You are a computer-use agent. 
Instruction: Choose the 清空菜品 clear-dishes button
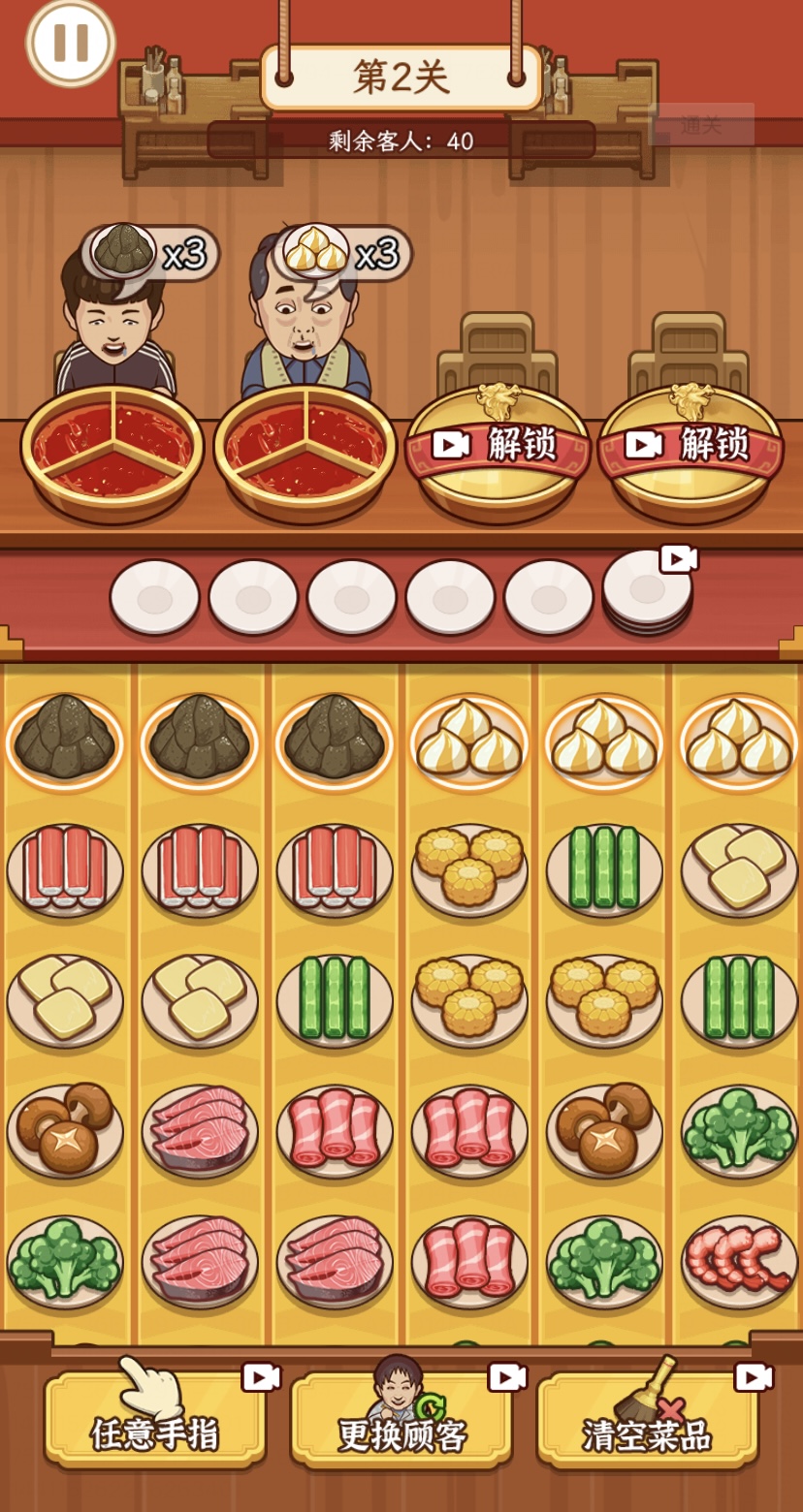pyautogui.click(x=648, y=1420)
